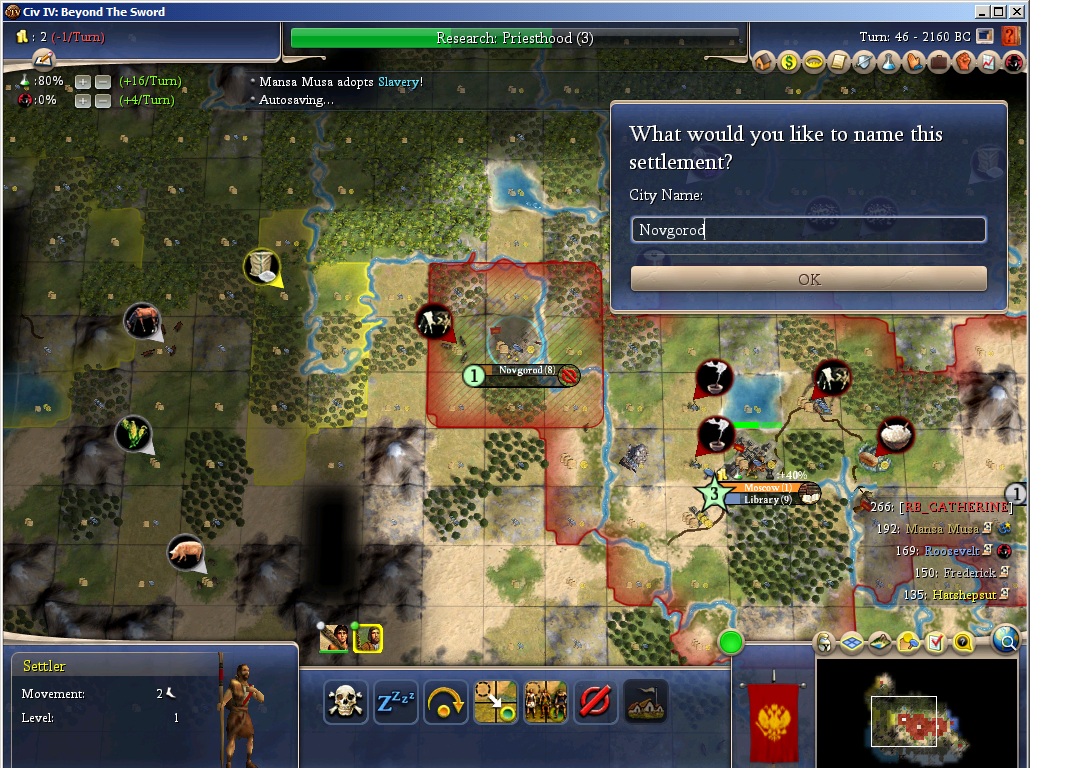Viewport: 1075px width, 775px height.
Task: Open the Civilopedia red question-mark book
Action: [x=1011, y=36]
